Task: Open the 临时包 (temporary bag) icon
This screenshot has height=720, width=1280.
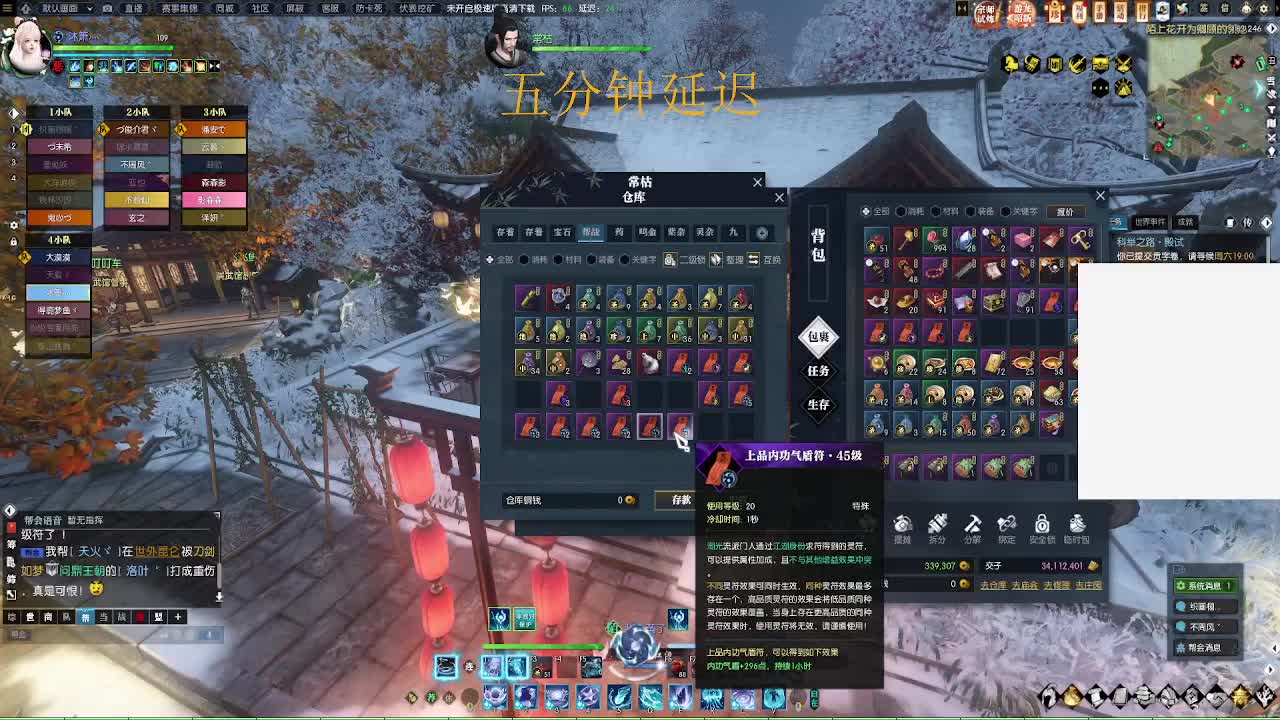Action: pos(1077,525)
